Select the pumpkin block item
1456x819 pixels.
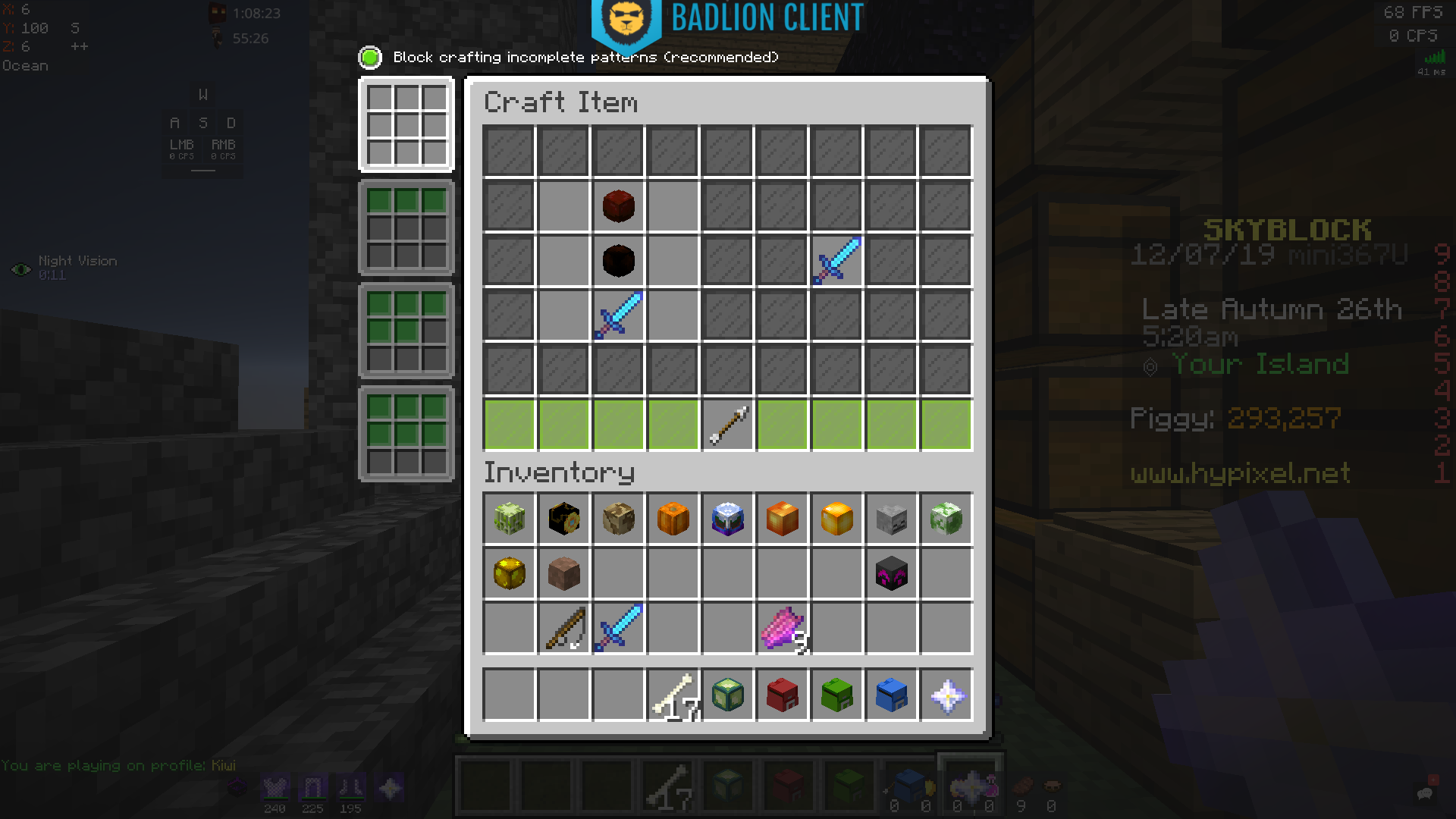(673, 519)
